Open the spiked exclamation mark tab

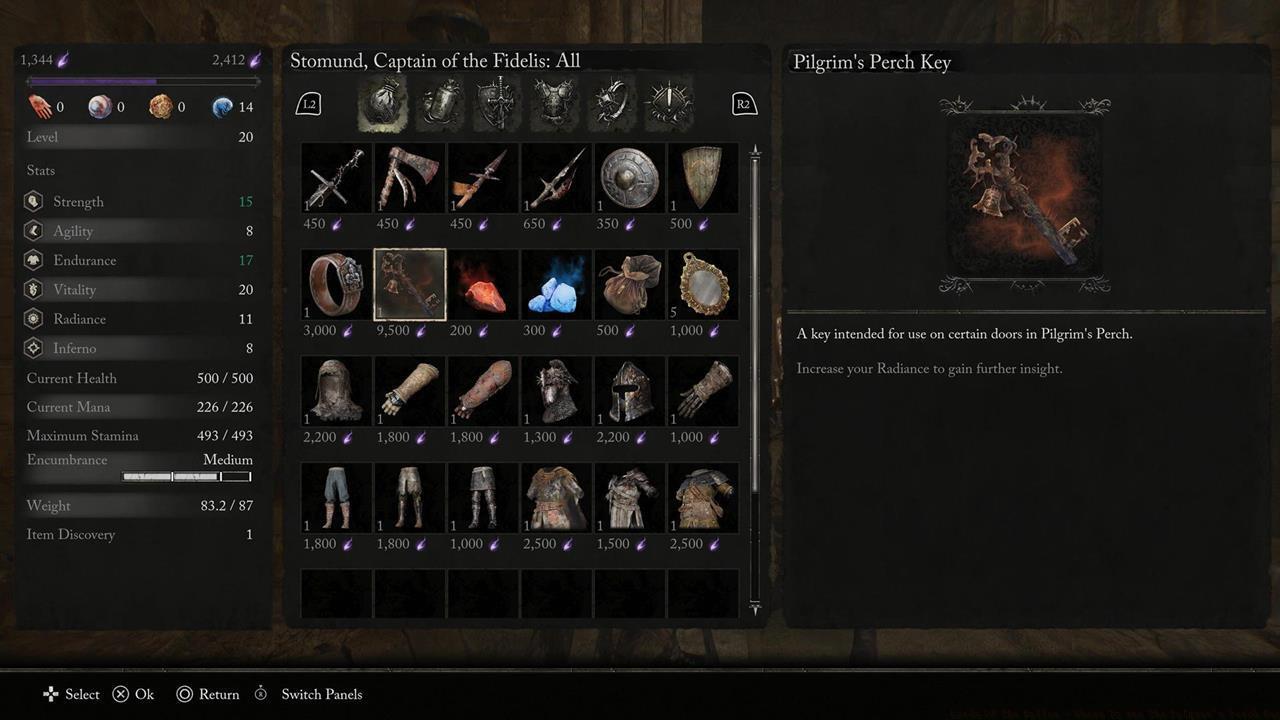point(667,104)
